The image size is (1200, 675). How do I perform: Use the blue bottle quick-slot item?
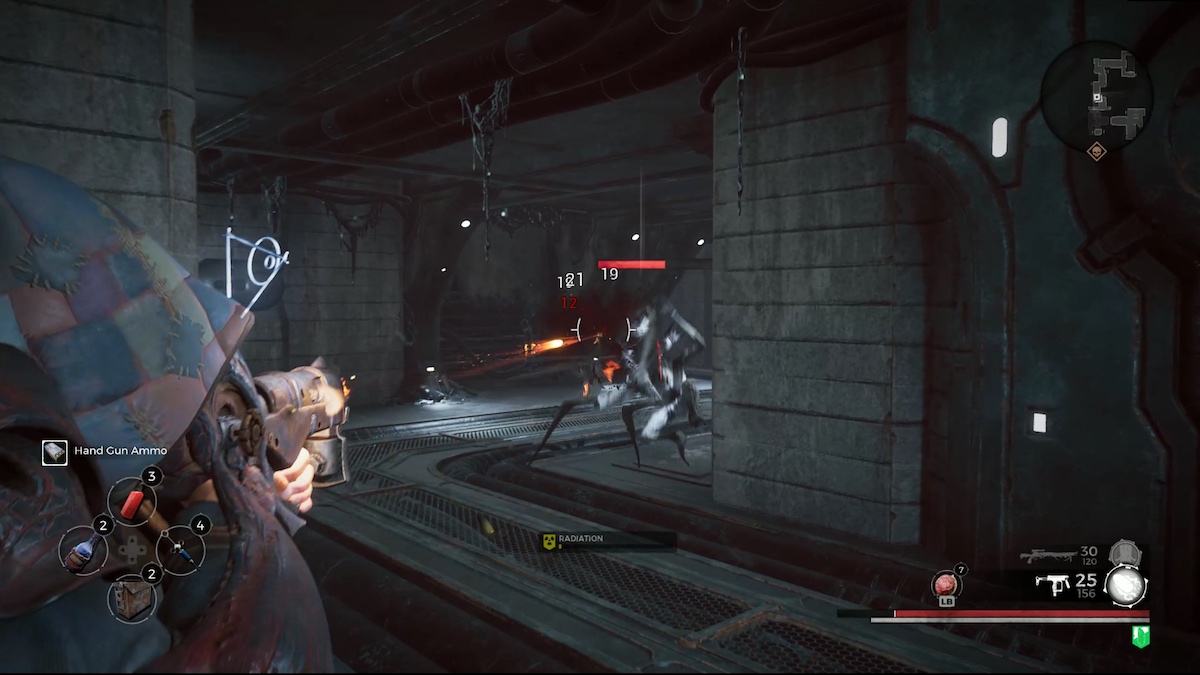click(x=82, y=550)
